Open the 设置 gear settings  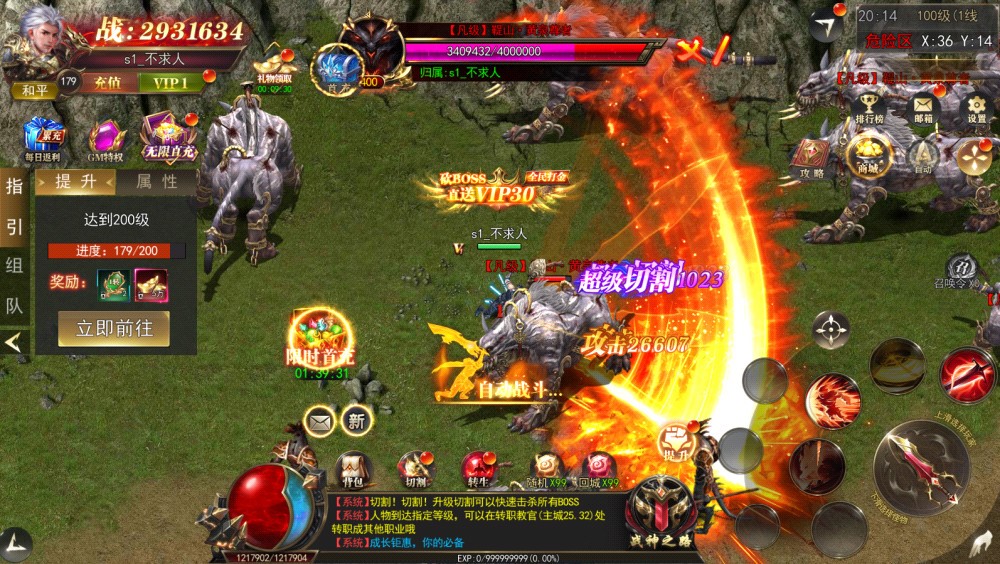click(976, 108)
